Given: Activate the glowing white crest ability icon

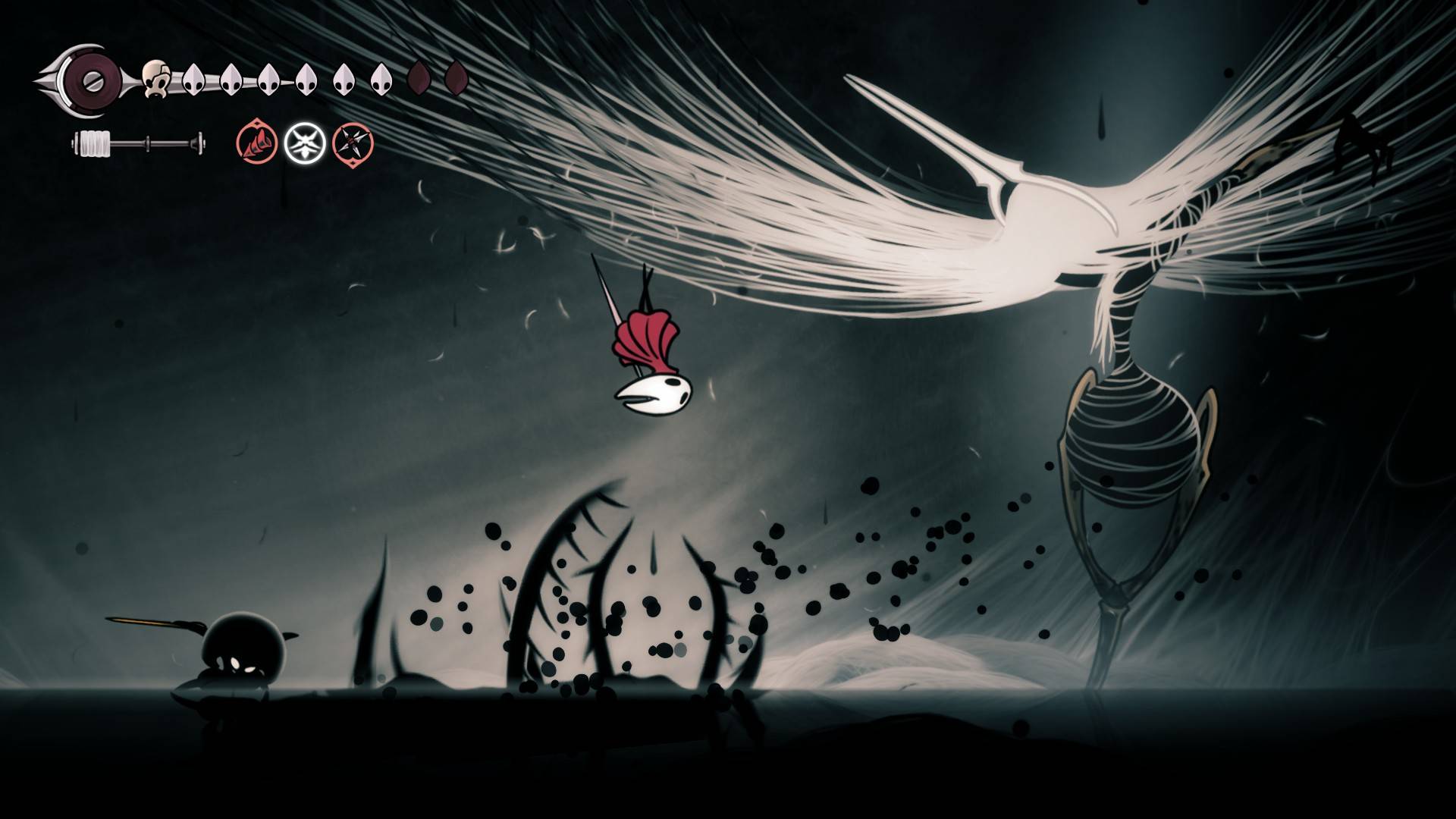Looking at the screenshot, I should coord(306,143).
